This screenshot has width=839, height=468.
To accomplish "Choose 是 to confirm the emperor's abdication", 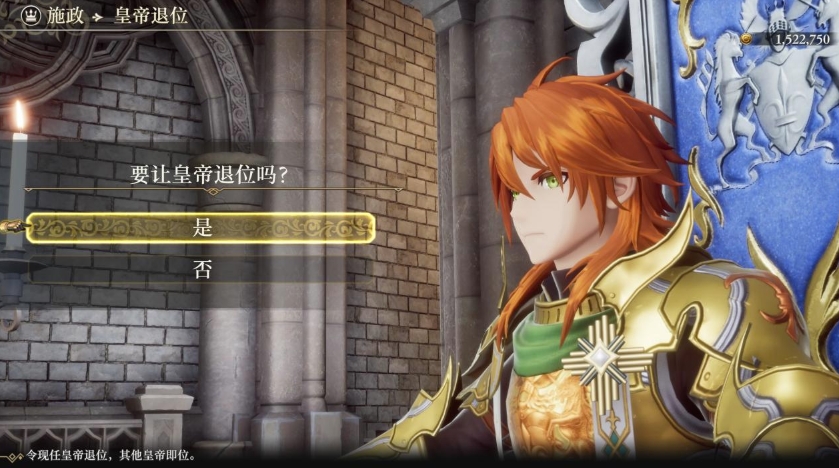I will (202, 228).
